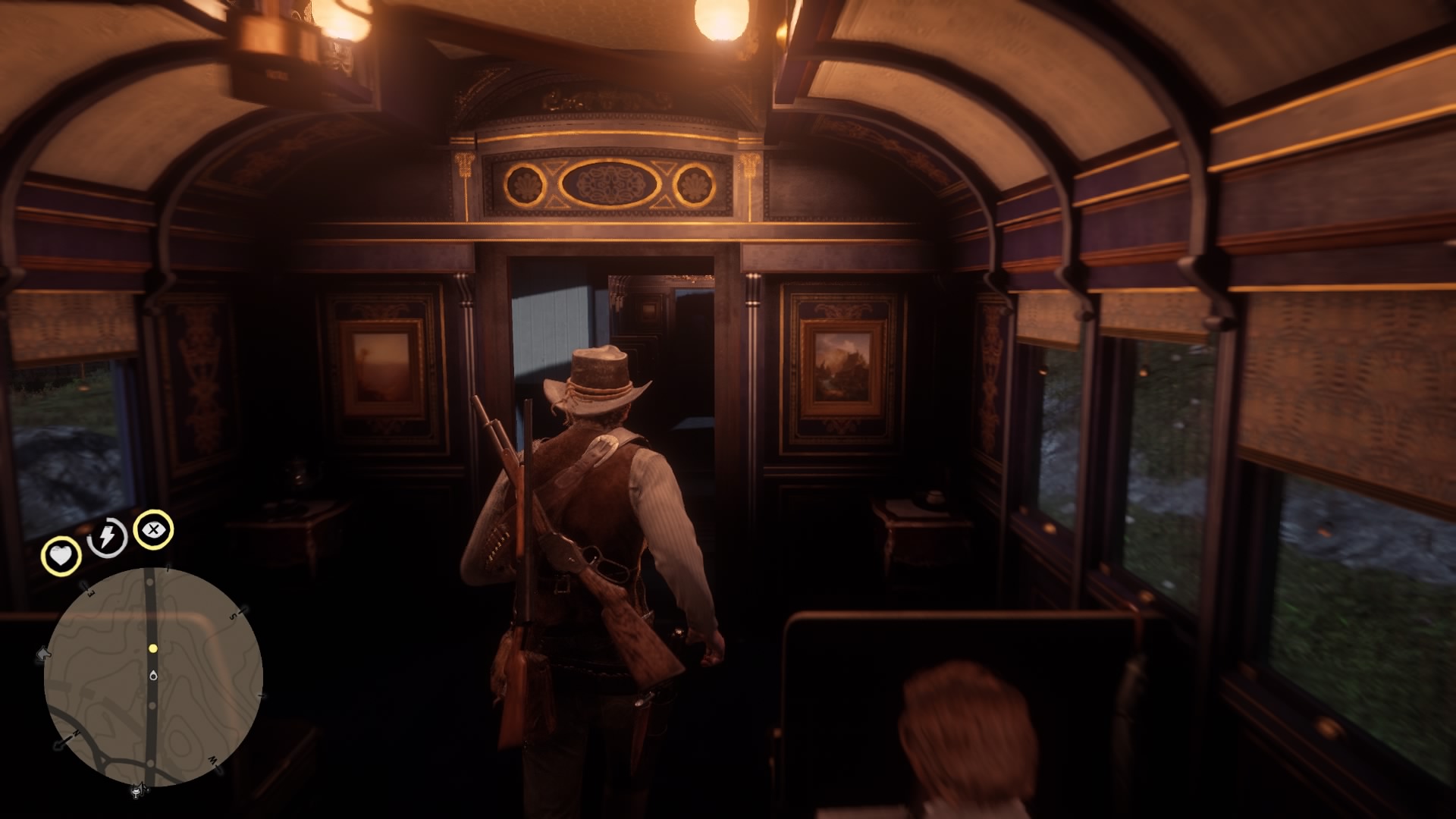Viewport: 1456px width, 819px height.
Task: Click the yellow player dot on the minimap
Action: (x=152, y=649)
